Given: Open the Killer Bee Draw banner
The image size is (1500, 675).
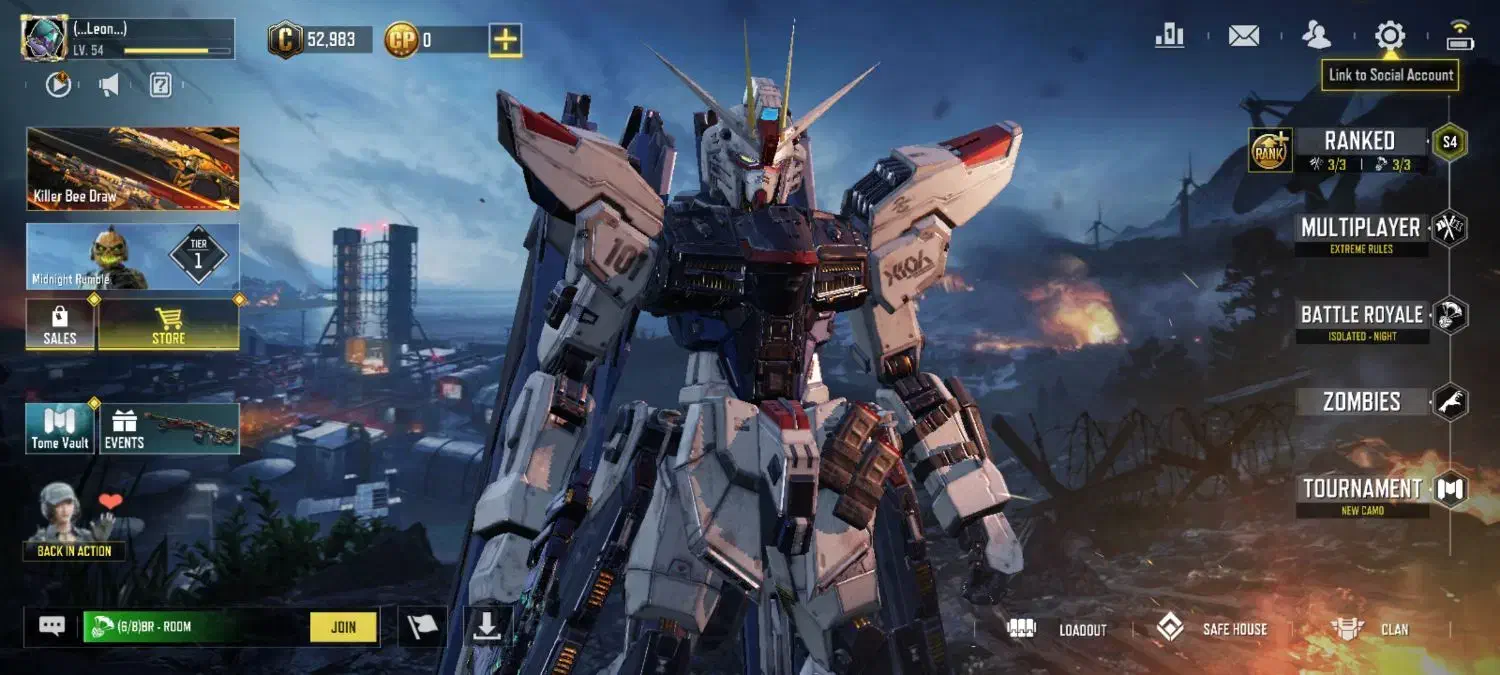Looking at the screenshot, I should tap(133, 168).
